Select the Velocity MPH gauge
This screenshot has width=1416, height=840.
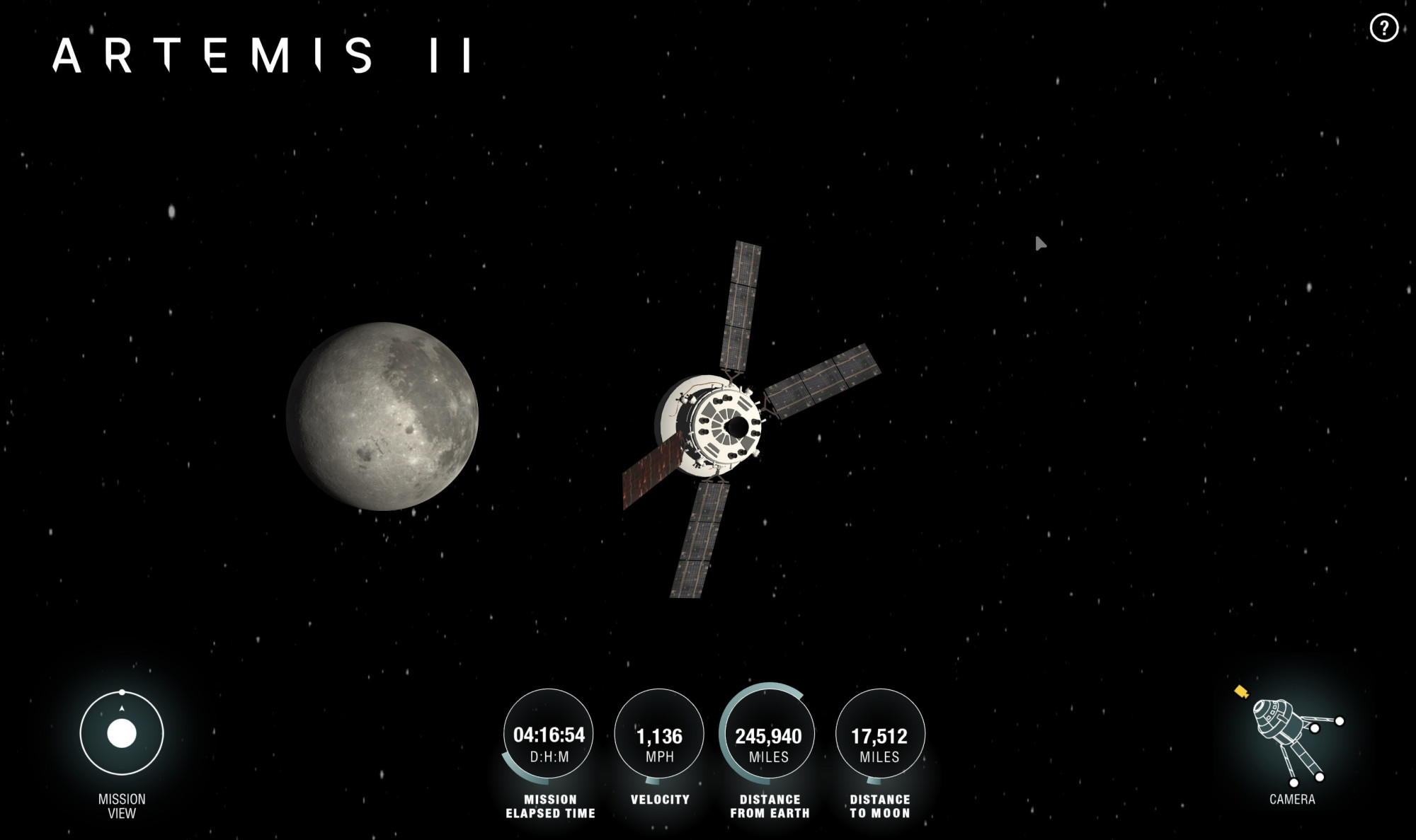click(659, 736)
